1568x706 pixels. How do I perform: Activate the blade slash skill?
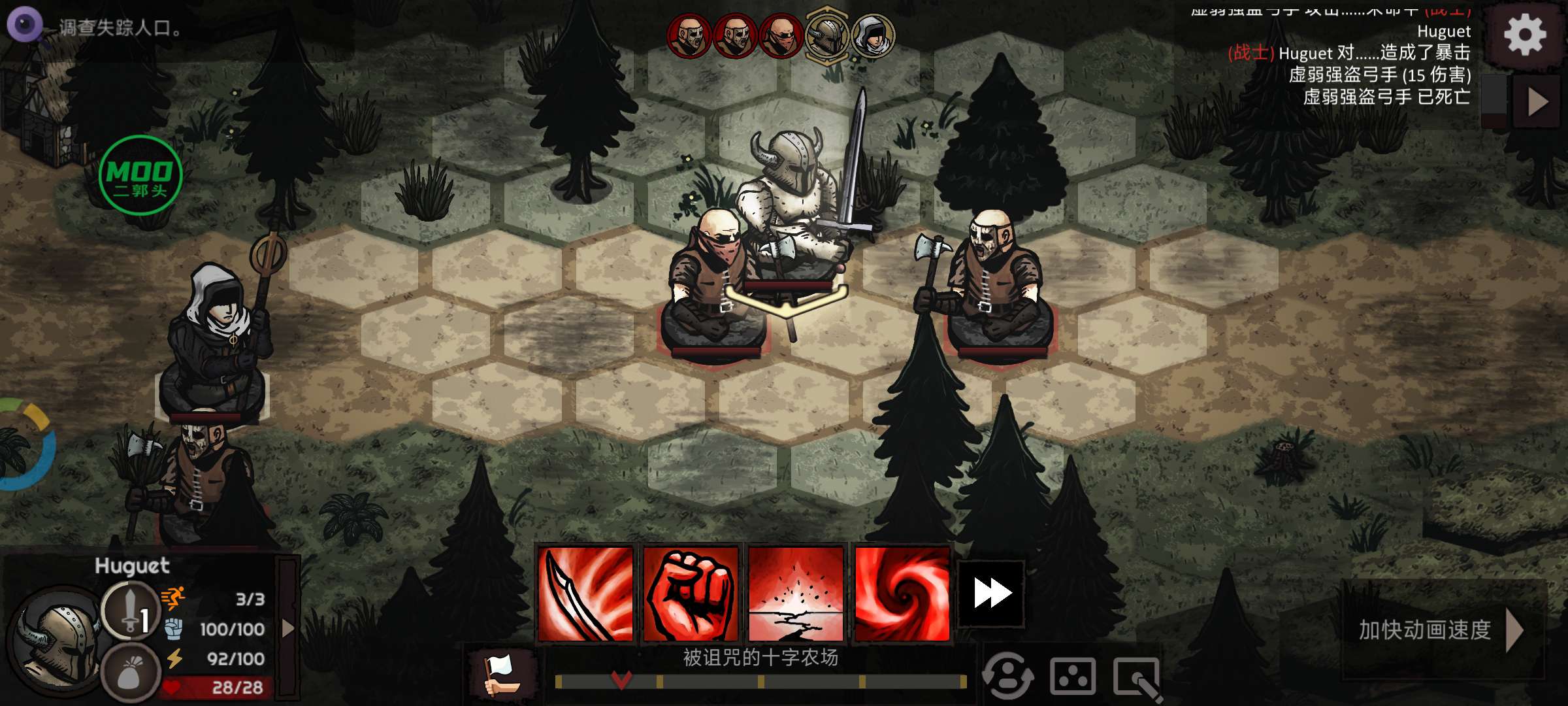[585, 594]
